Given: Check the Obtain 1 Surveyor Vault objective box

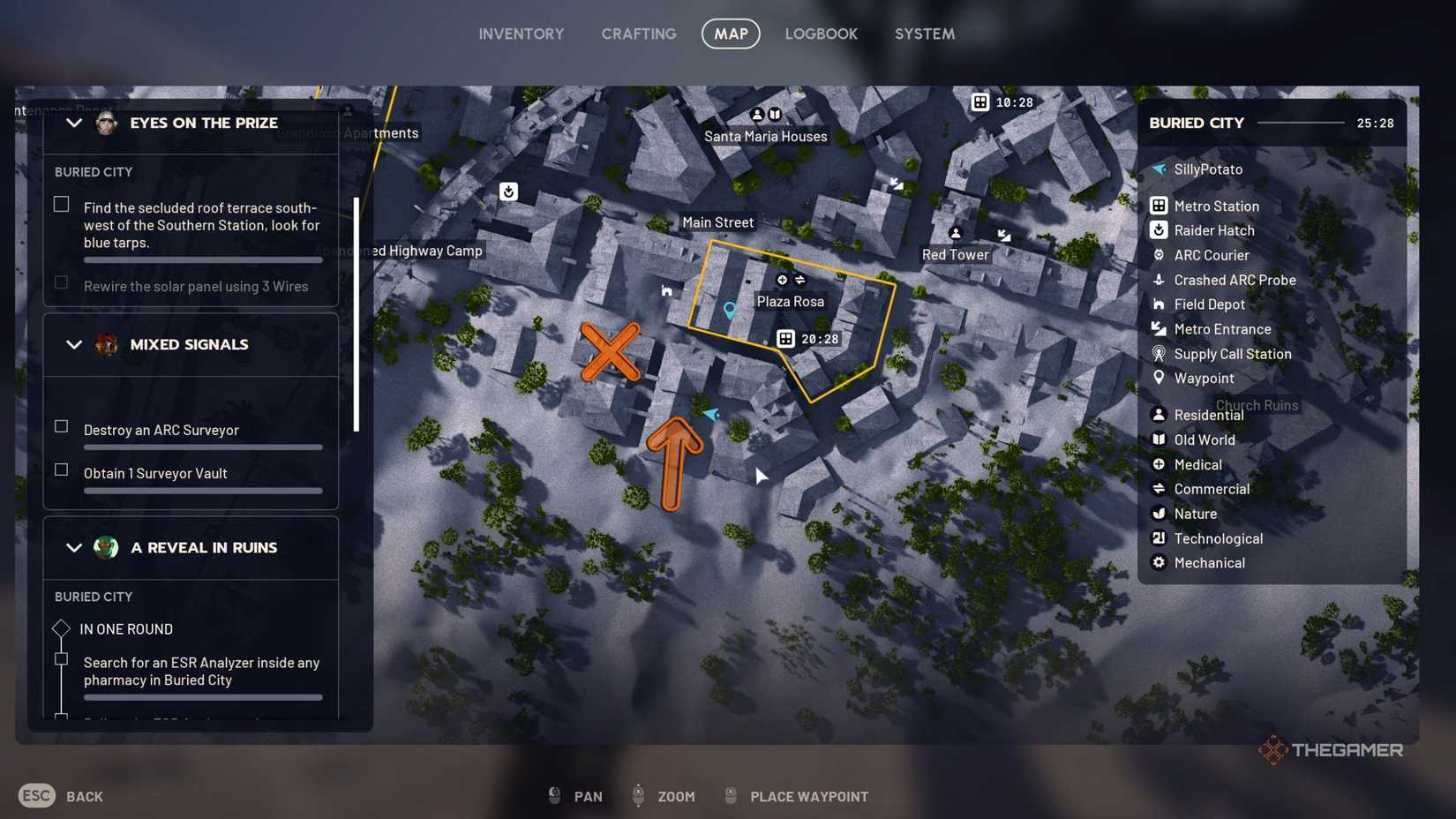Looking at the screenshot, I should (61, 470).
